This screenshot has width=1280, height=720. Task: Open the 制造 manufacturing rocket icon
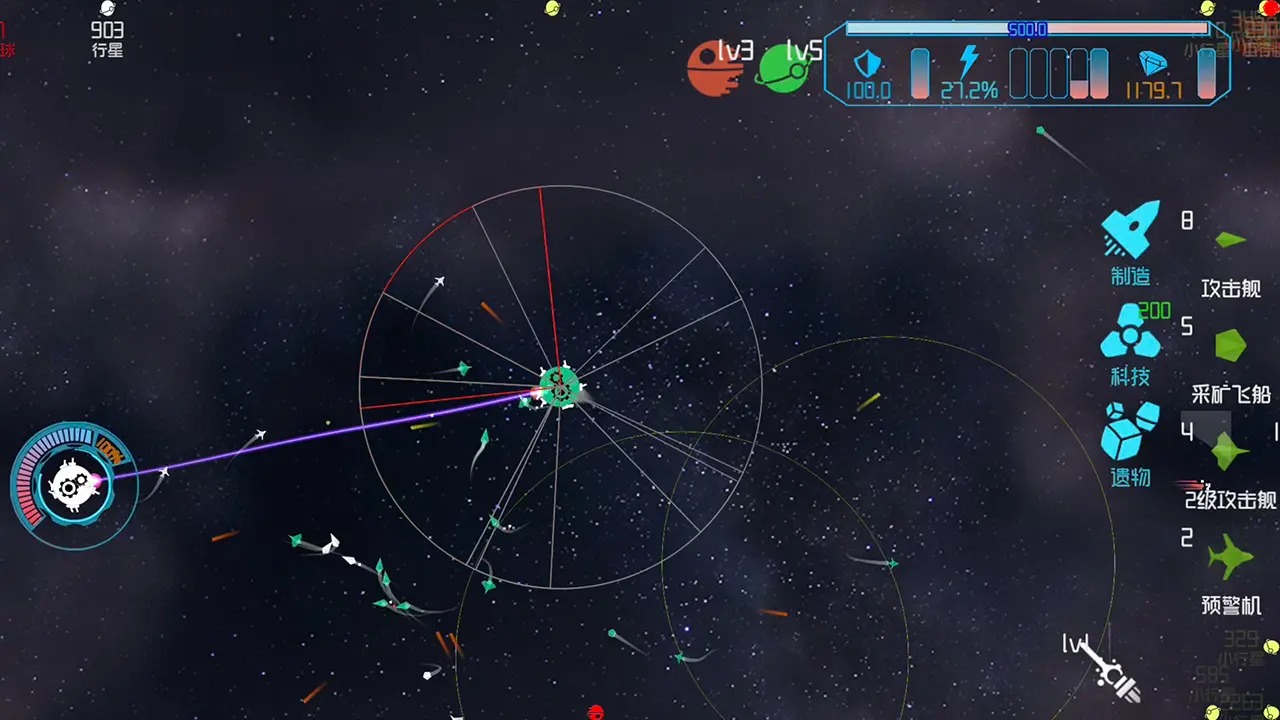tap(1131, 231)
